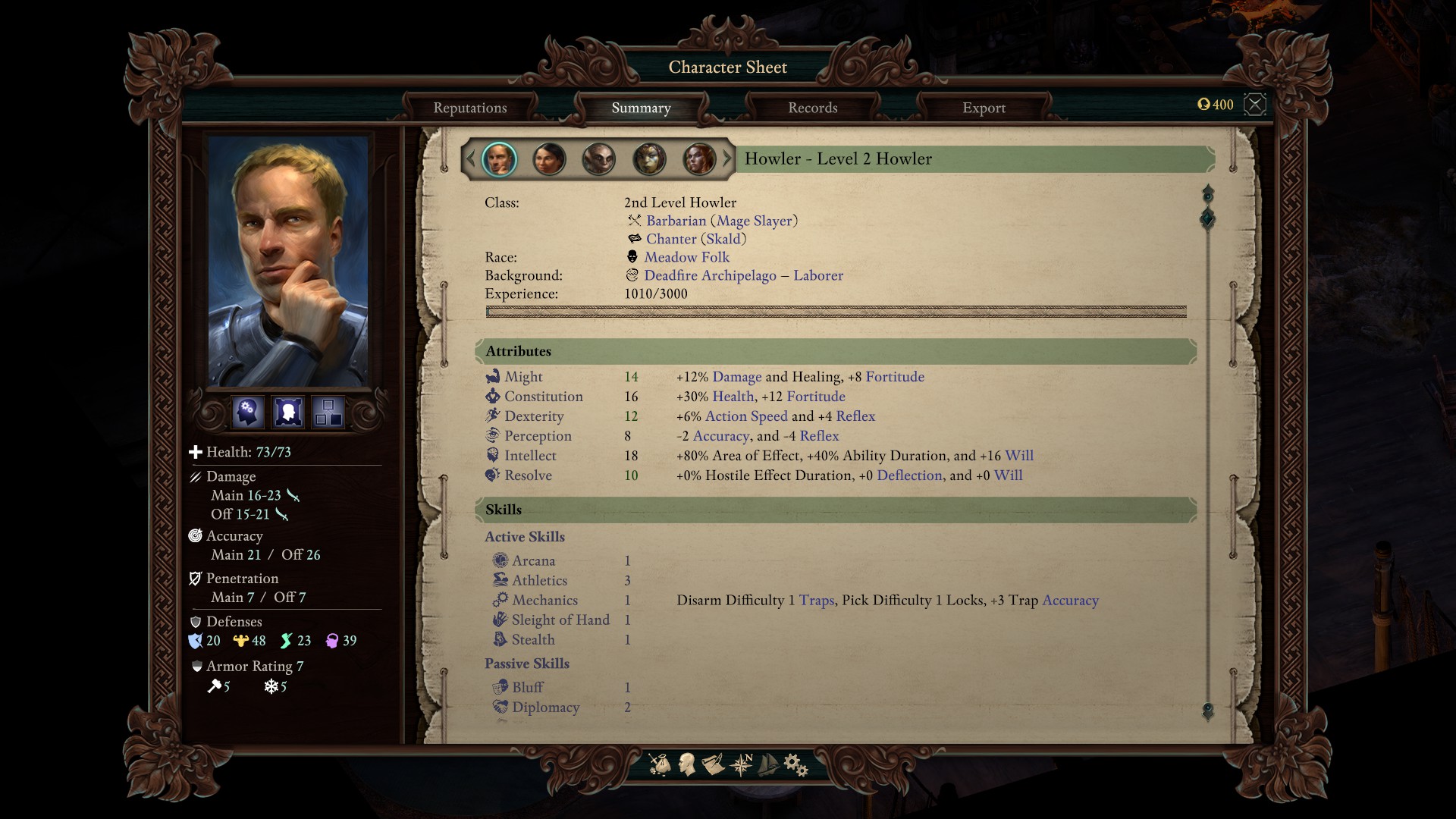Select the dark-haired woman party portrait

[x=549, y=159]
